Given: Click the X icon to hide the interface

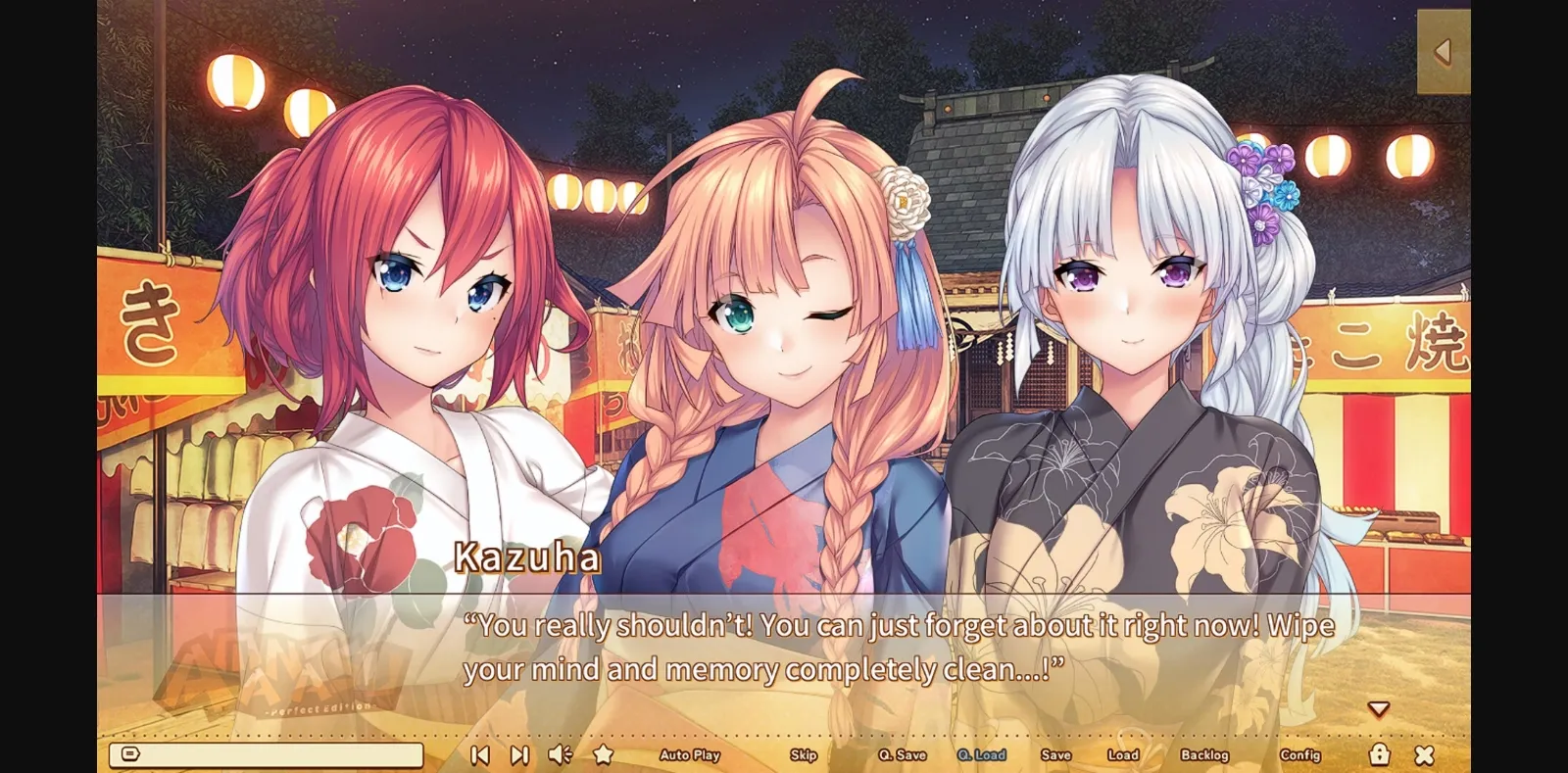Looking at the screenshot, I should (x=1423, y=754).
